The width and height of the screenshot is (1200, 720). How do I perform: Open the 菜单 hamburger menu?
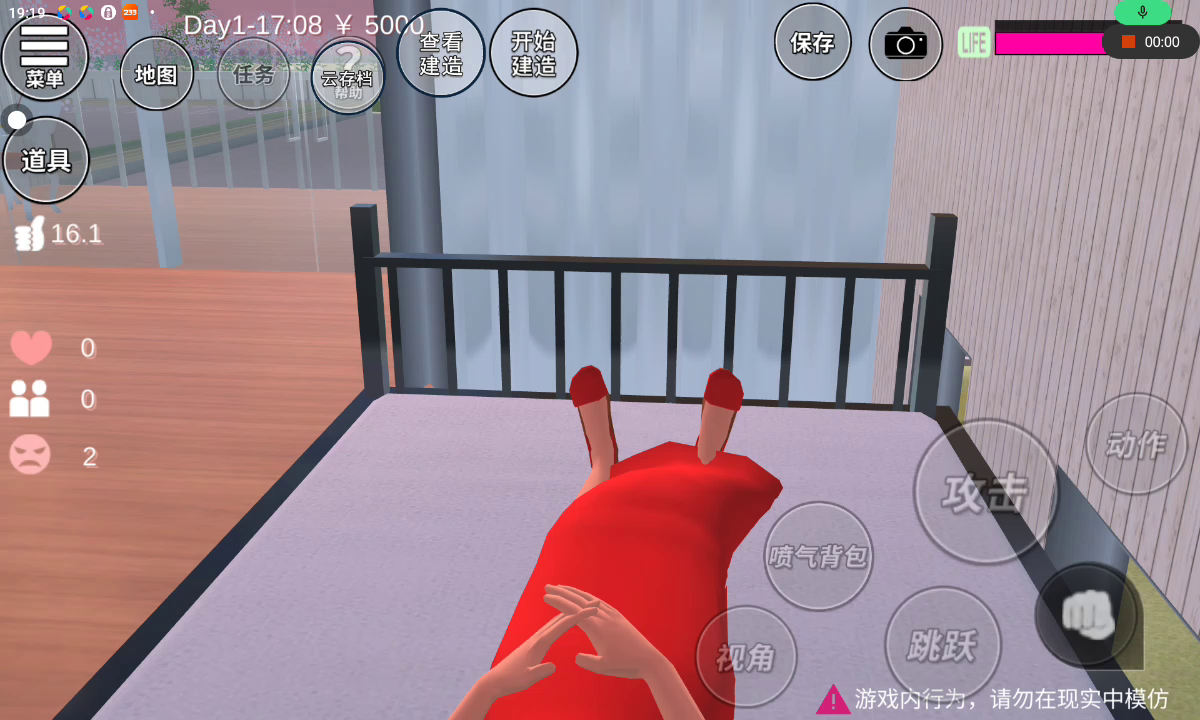45,55
